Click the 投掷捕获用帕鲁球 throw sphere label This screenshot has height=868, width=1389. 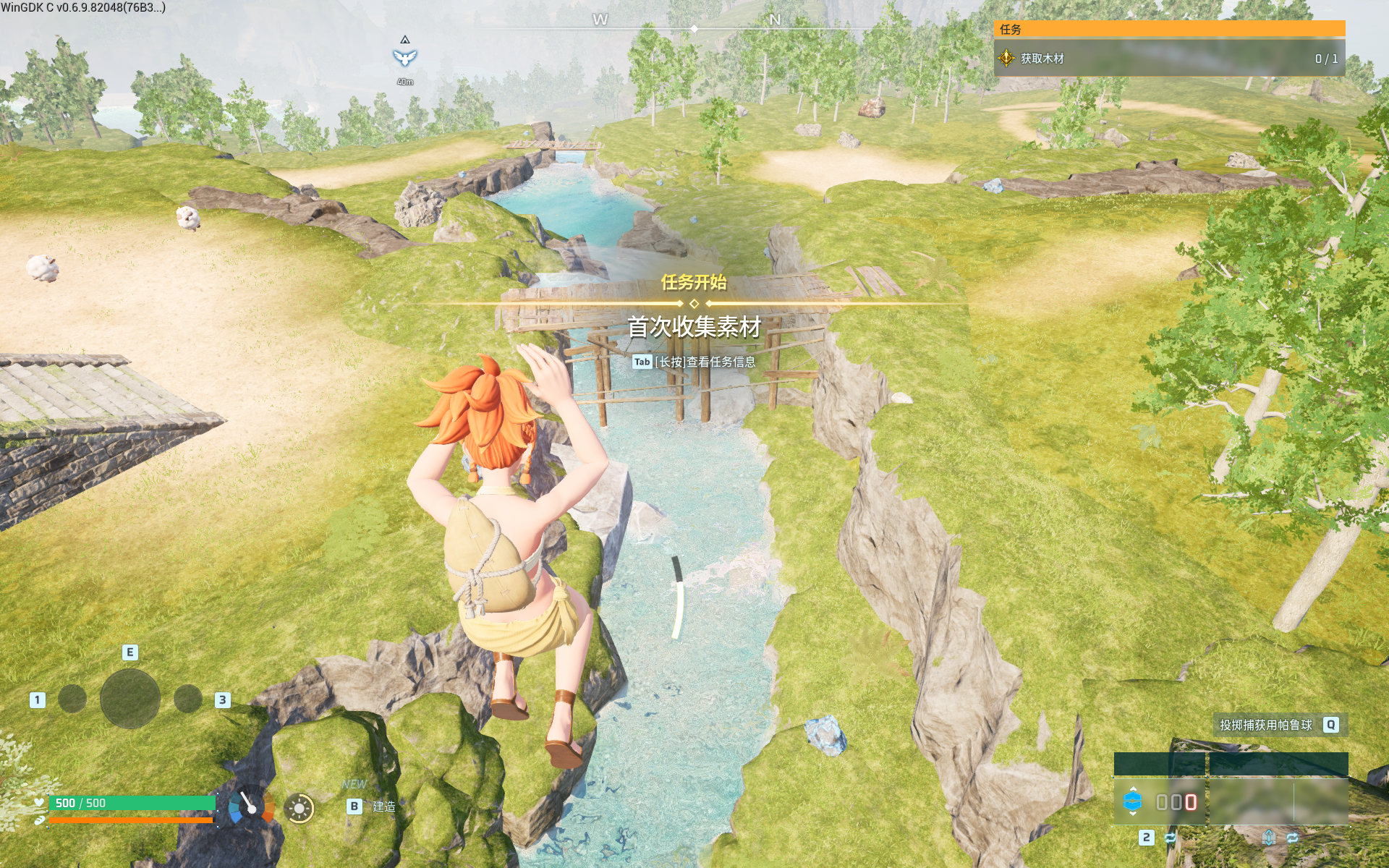(x=1265, y=725)
